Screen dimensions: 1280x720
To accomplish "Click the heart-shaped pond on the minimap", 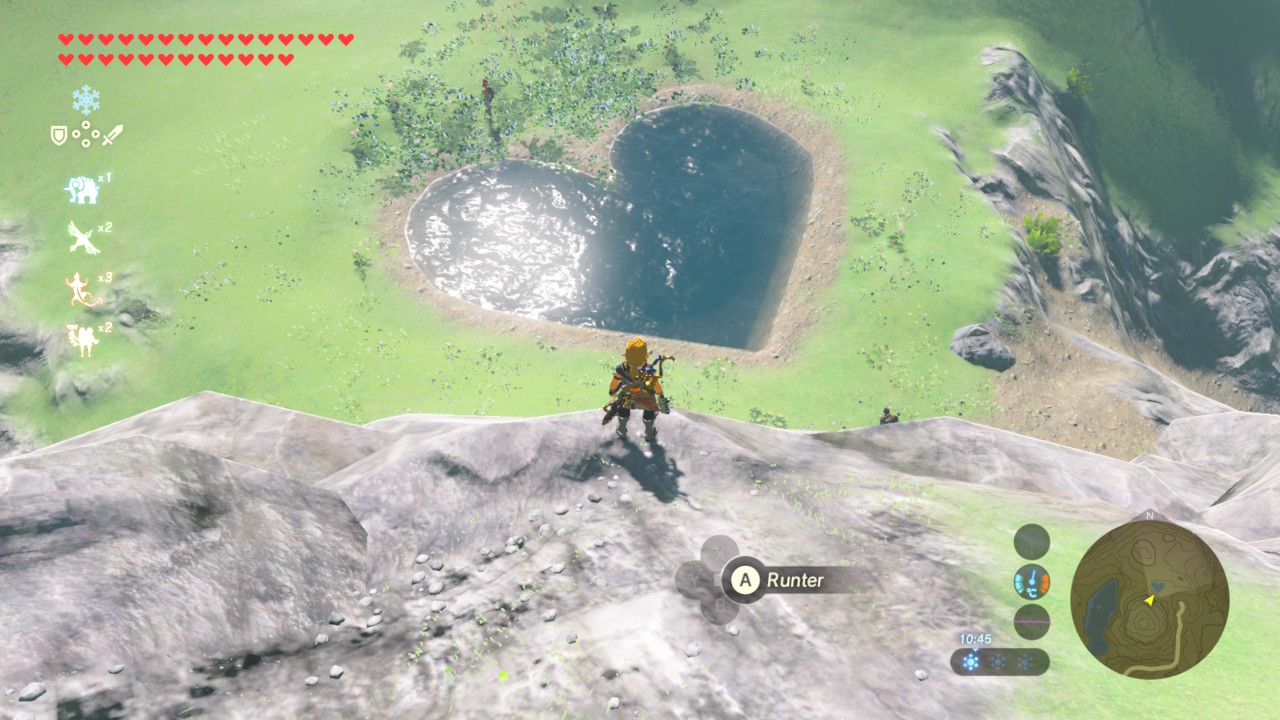I will tap(1157, 585).
